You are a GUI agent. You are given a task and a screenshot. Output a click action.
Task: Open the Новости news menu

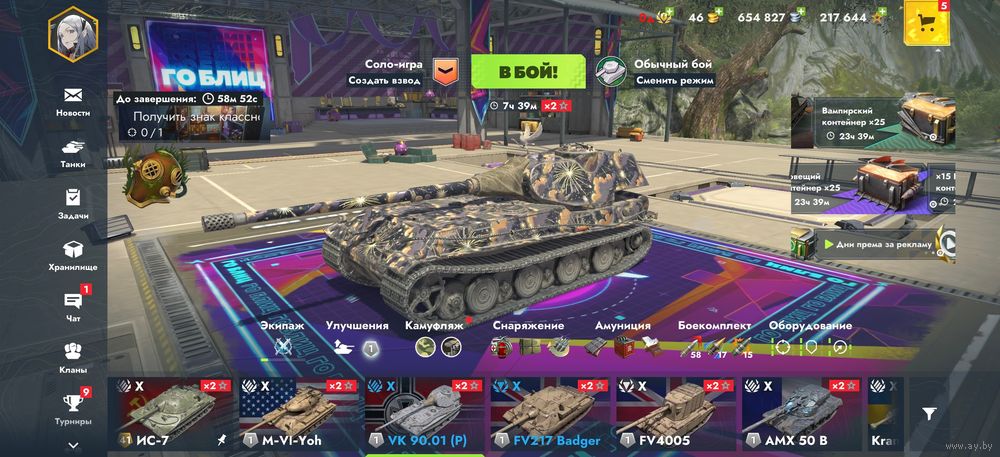pyautogui.click(x=72, y=101)
